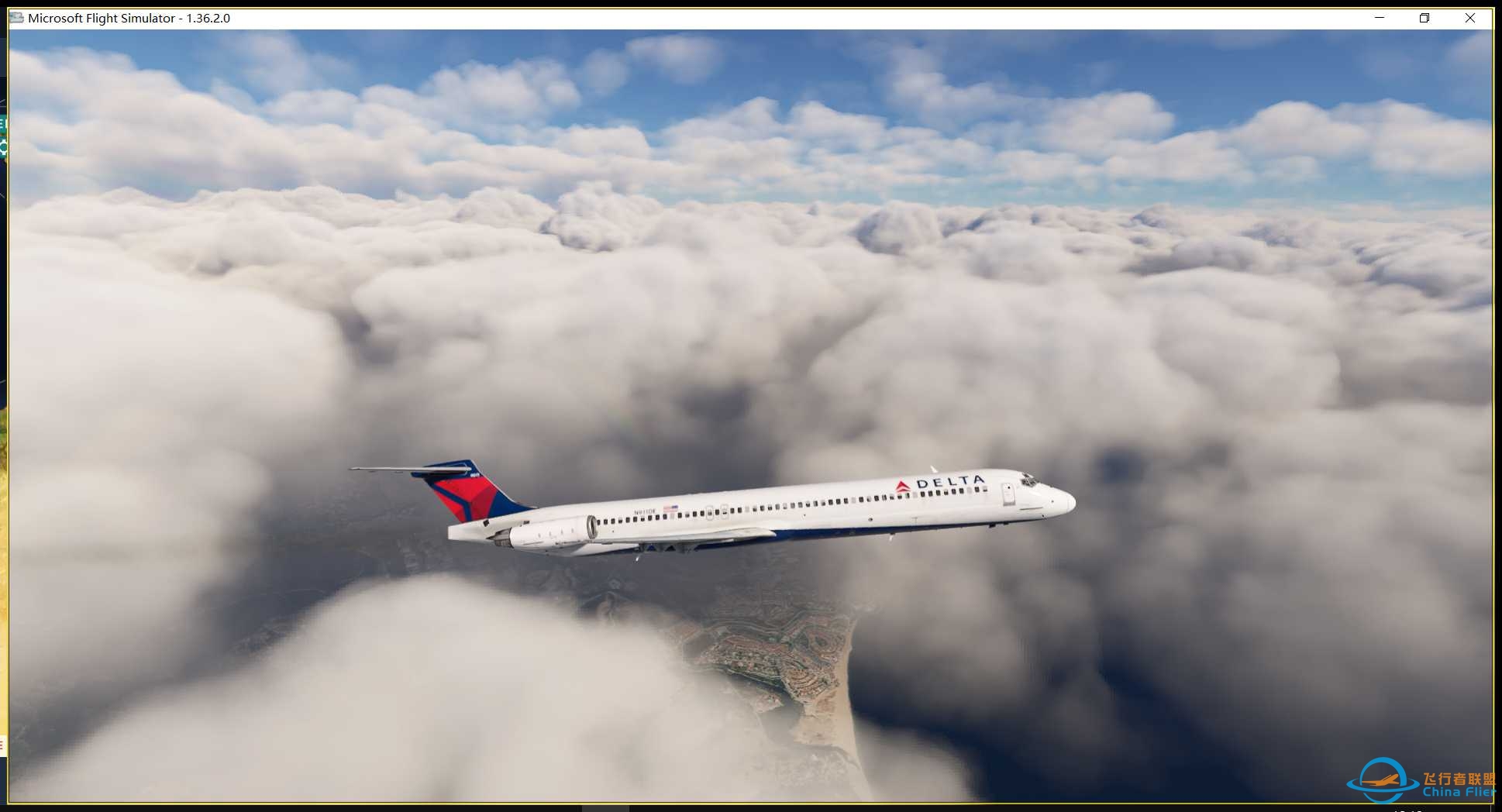1502x812 pixels.
Task: Click the registration number on the fuselage
Action: (x=645, y=511)
